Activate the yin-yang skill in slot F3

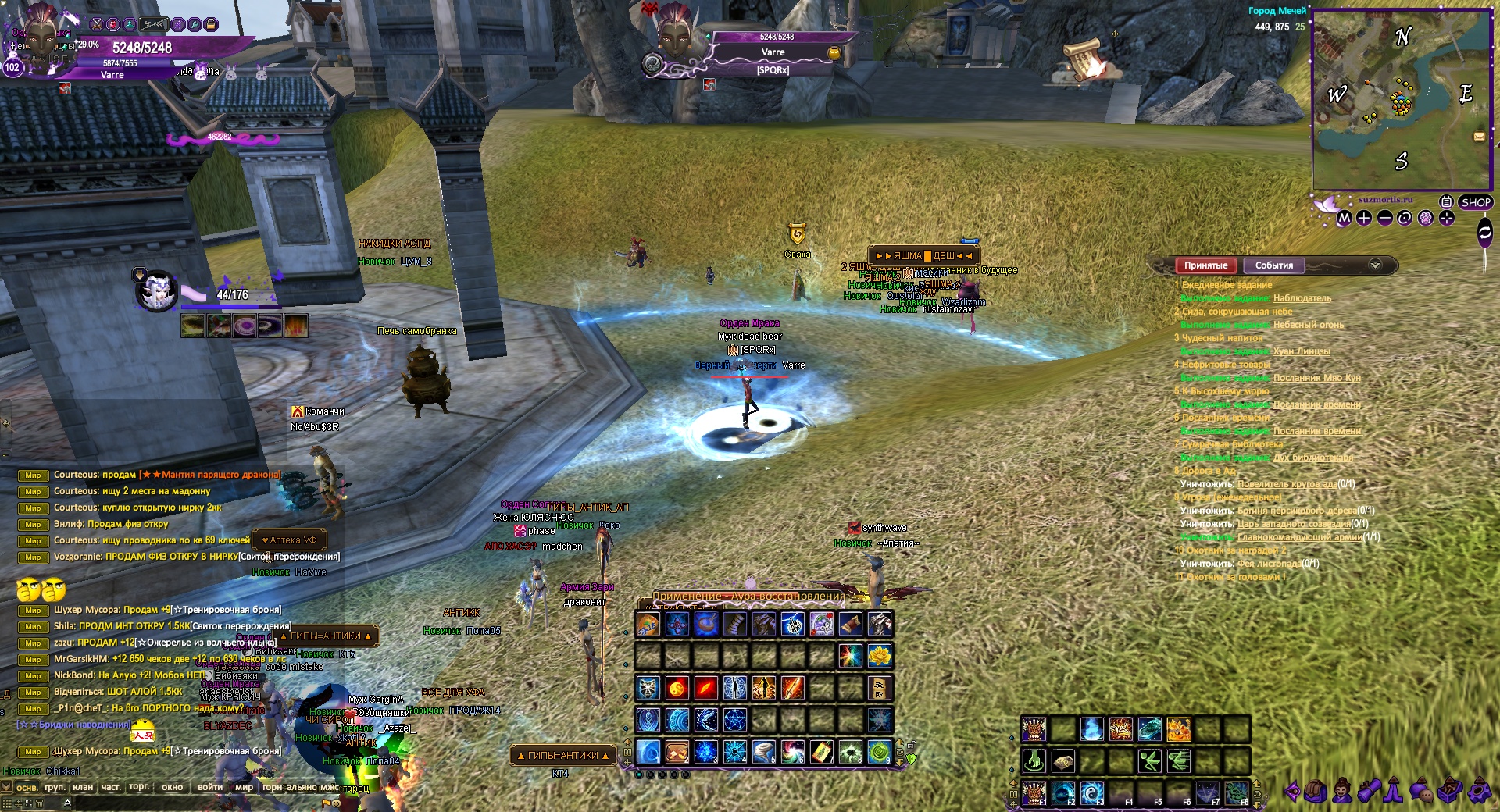(1091, 793)
